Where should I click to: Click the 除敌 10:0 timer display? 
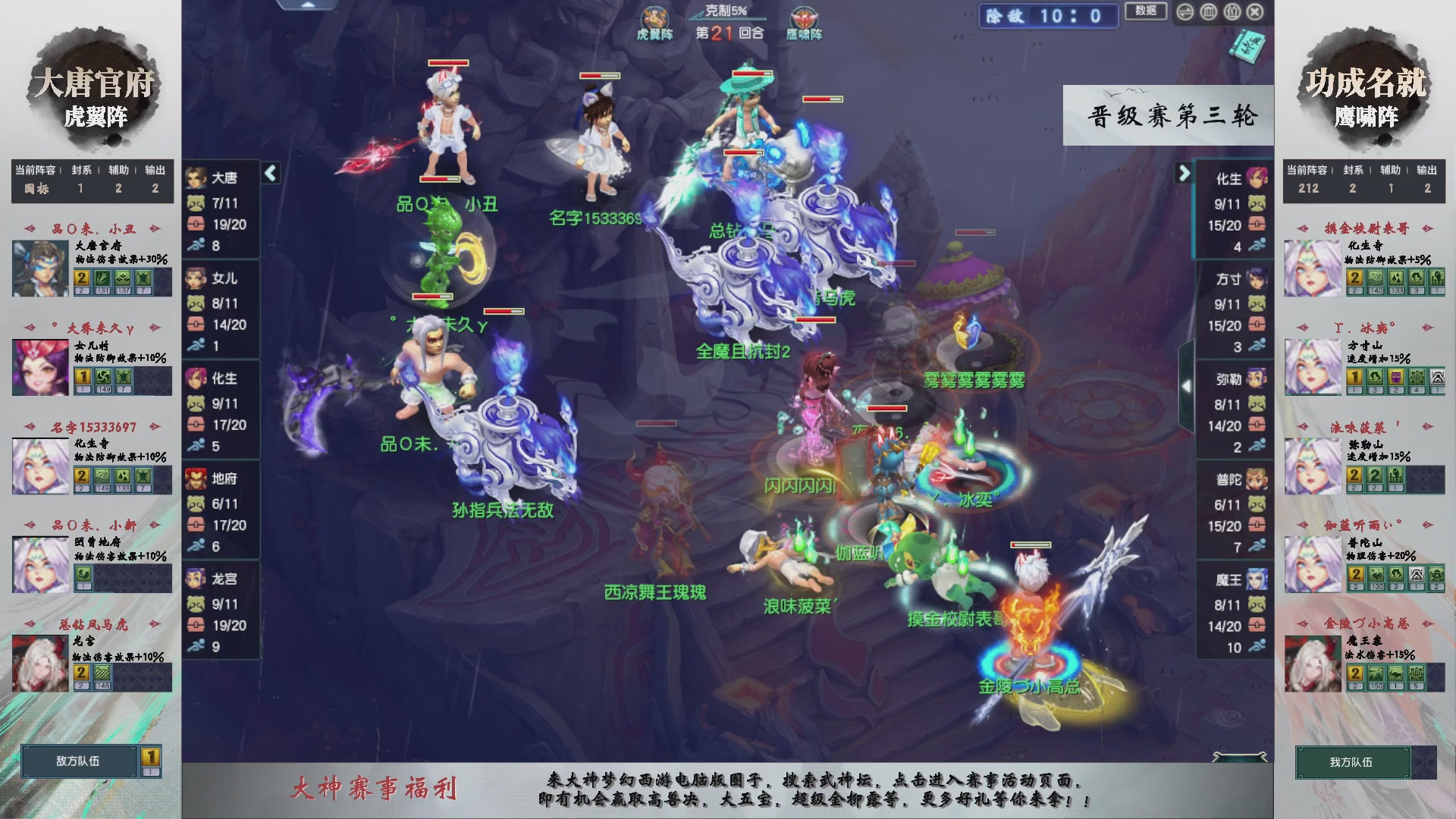1048,17
